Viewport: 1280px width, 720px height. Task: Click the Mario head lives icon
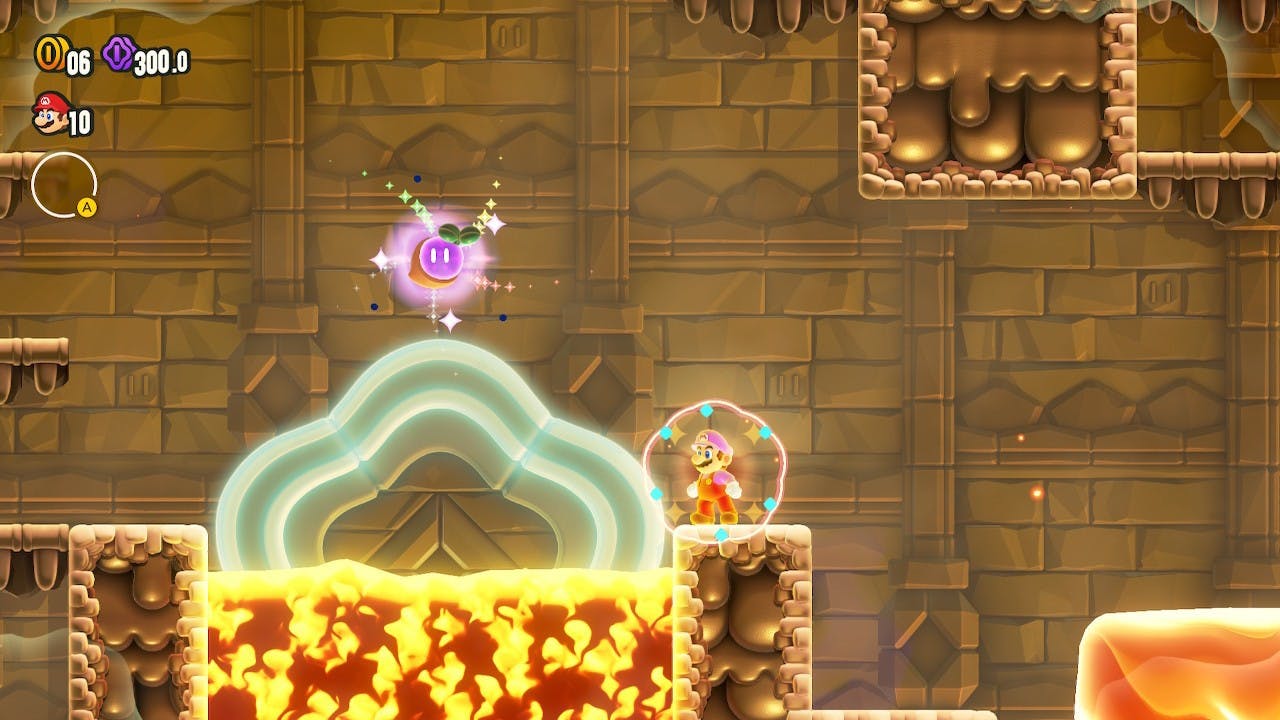48,113
